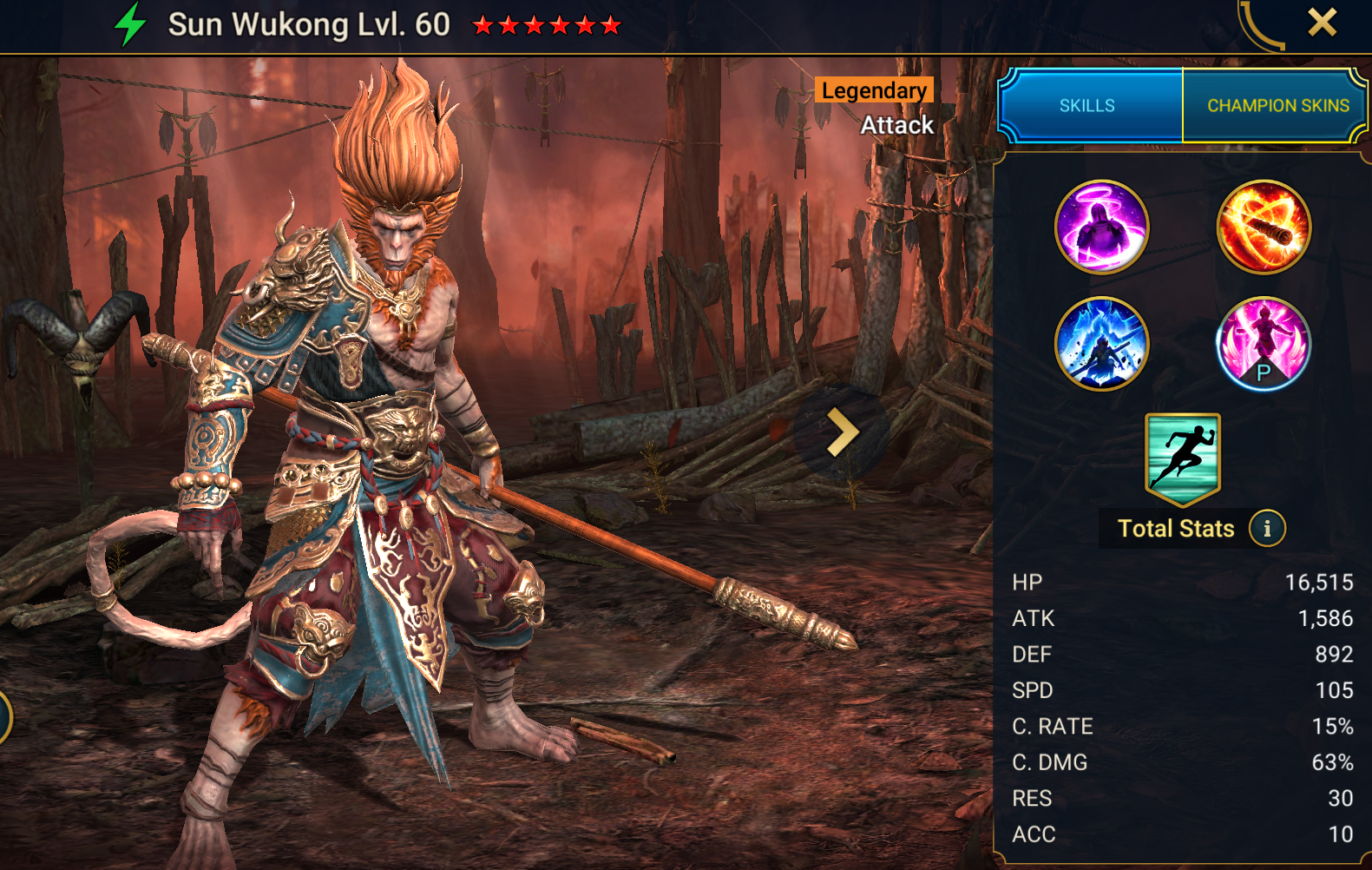1372x870 pixels.
Task: Close the champion screen with the X
Action: tap(1322, 23)
